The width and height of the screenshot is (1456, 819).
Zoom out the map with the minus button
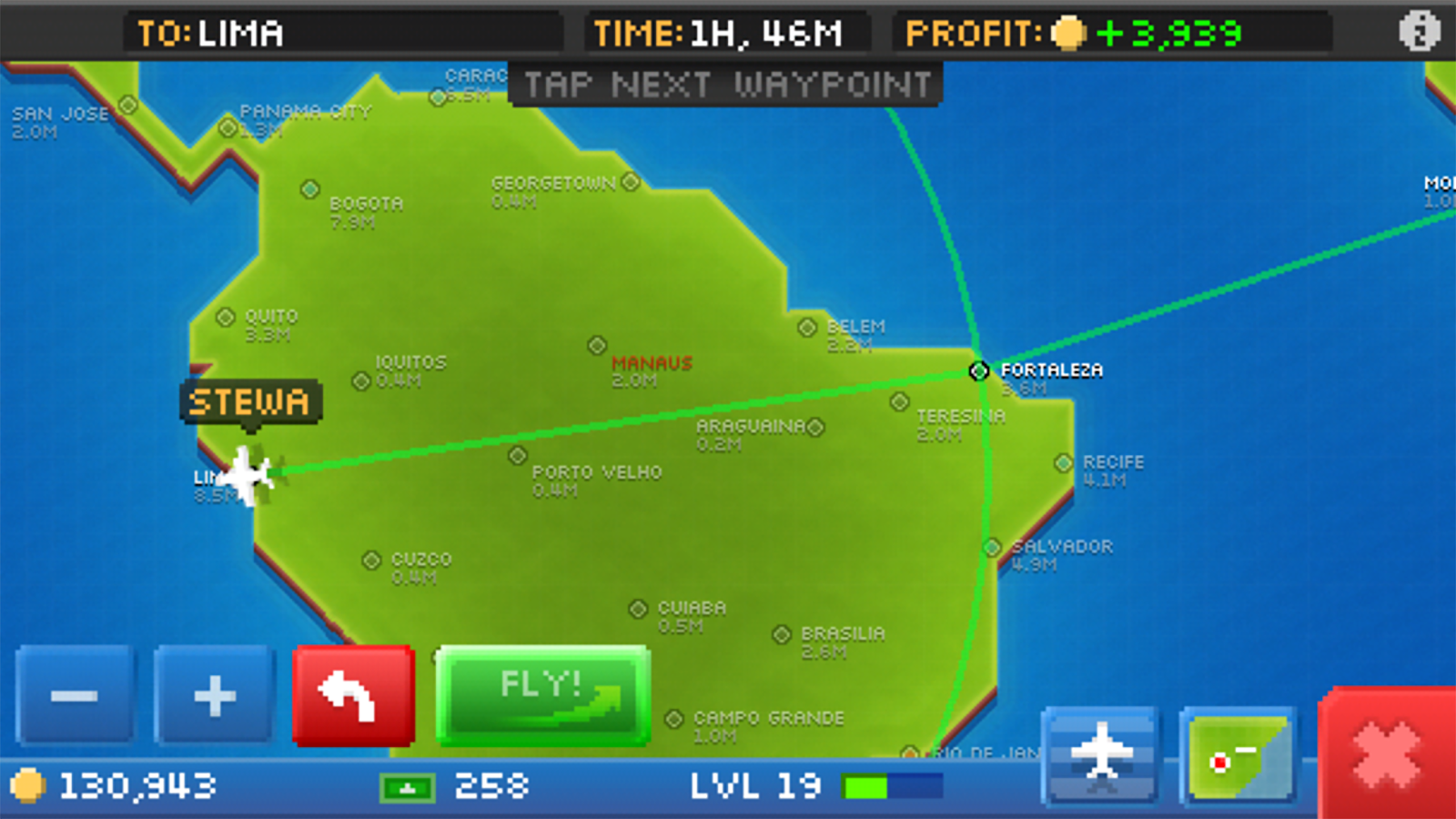[75, 695]
